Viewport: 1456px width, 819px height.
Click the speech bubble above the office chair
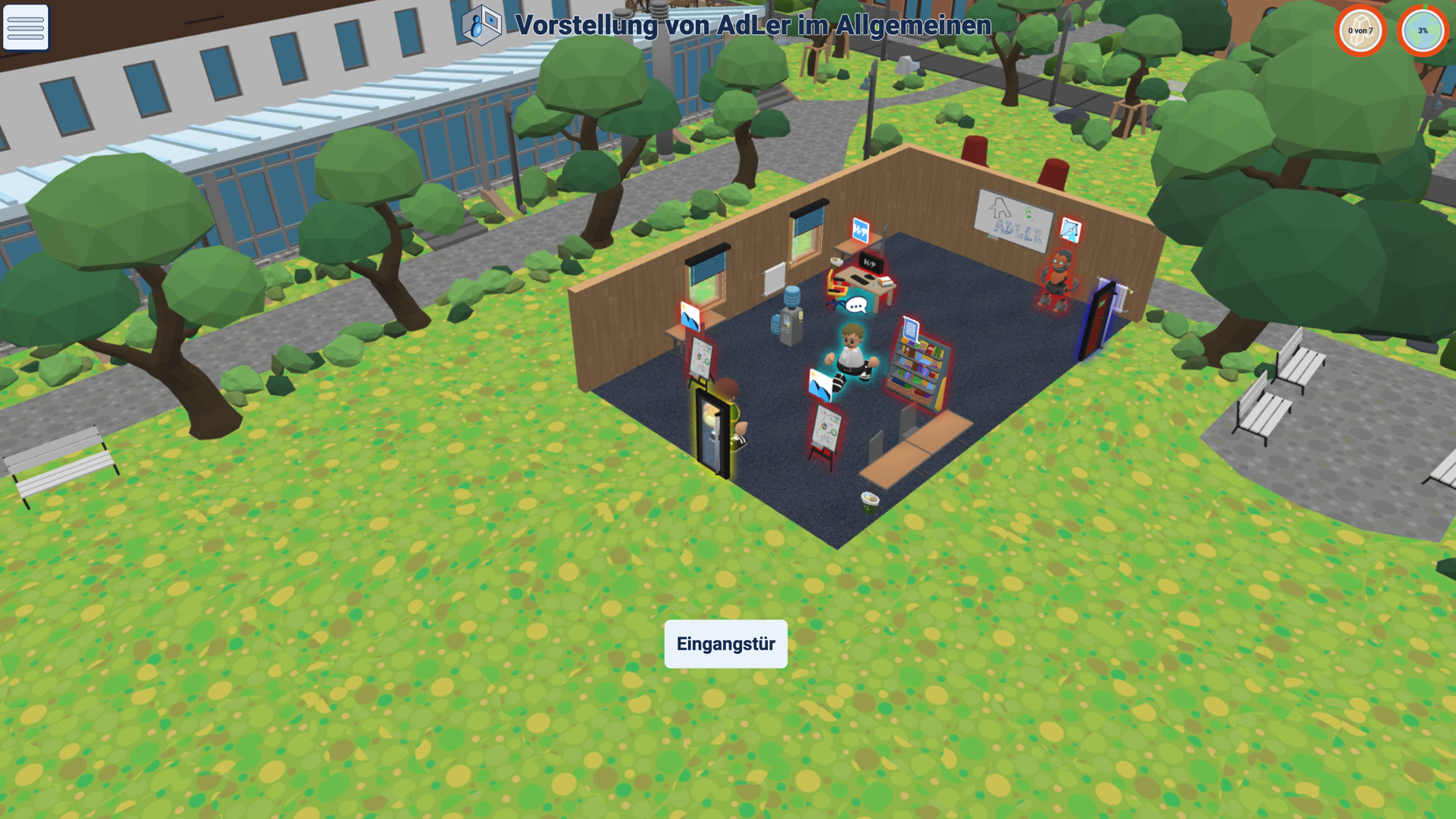point(857,305)
